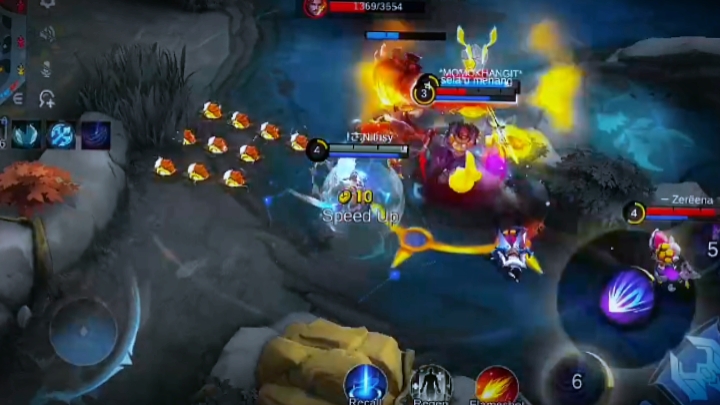The width and height of the screenshot is (720, 405).
Task: Click the curved arrow plus icon
Action: tap(46, 98)
